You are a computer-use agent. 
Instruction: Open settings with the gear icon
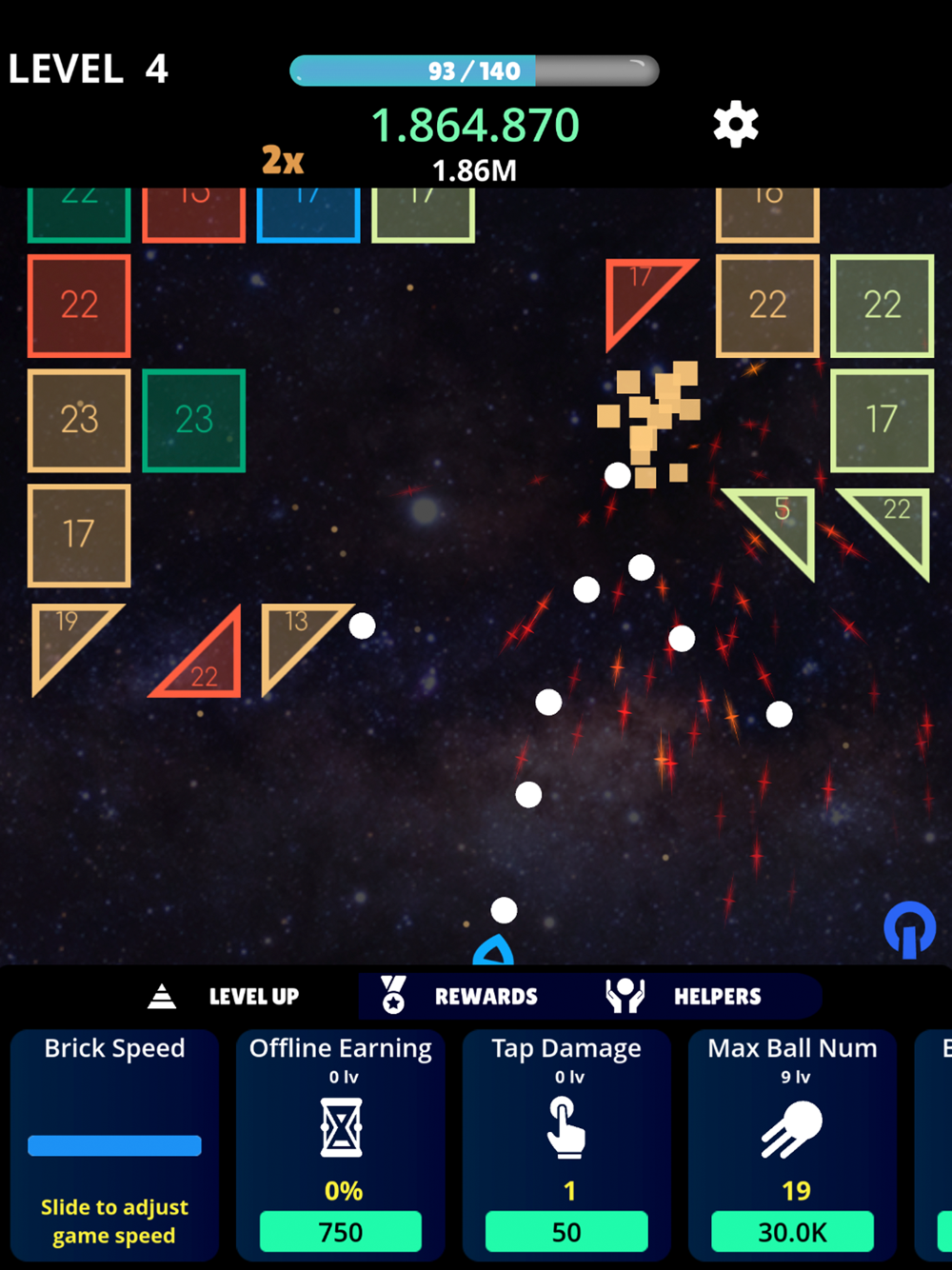click(736, 125)
